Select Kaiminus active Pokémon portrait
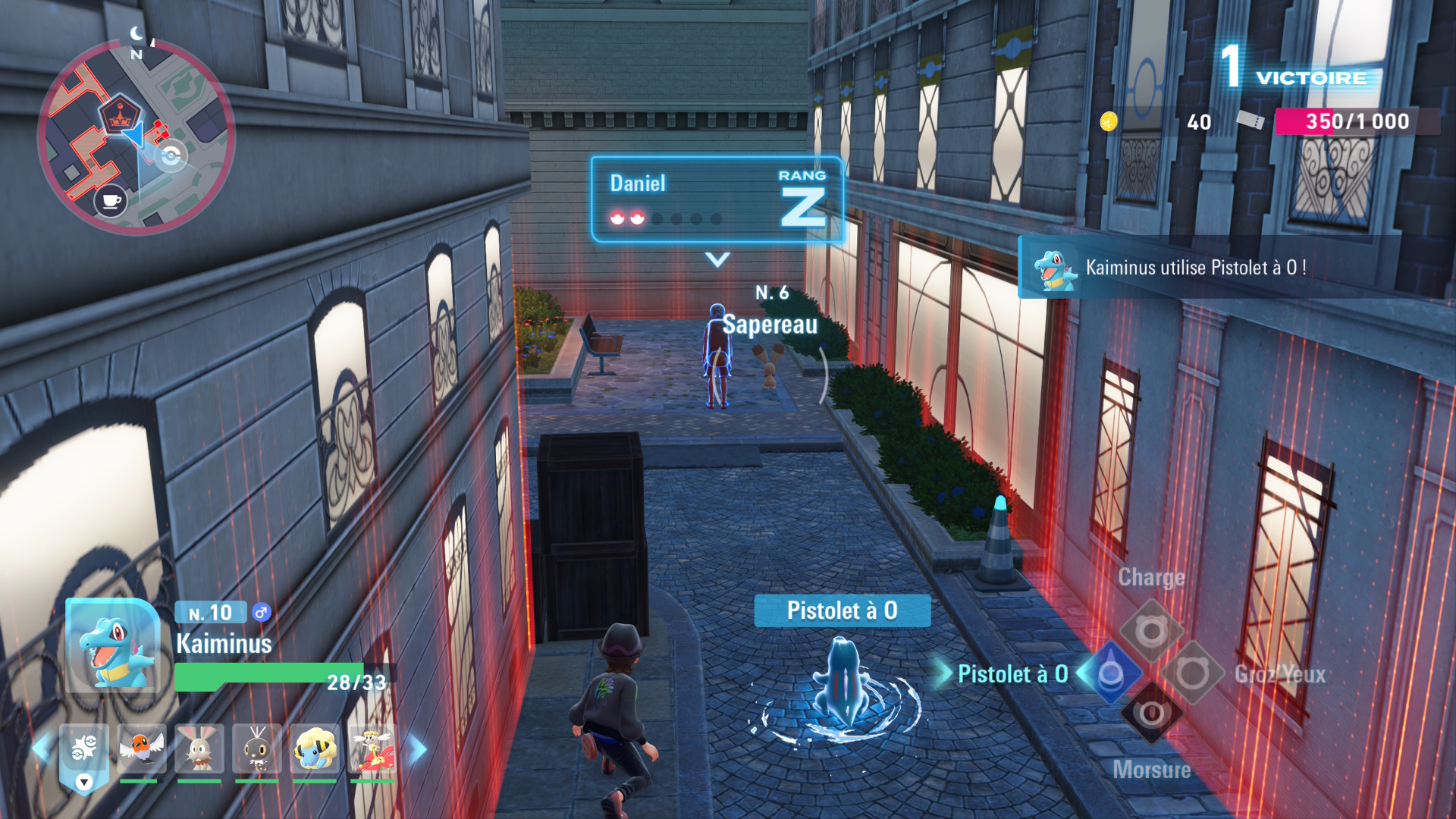 pyautogui.click(x=114, y=646)
